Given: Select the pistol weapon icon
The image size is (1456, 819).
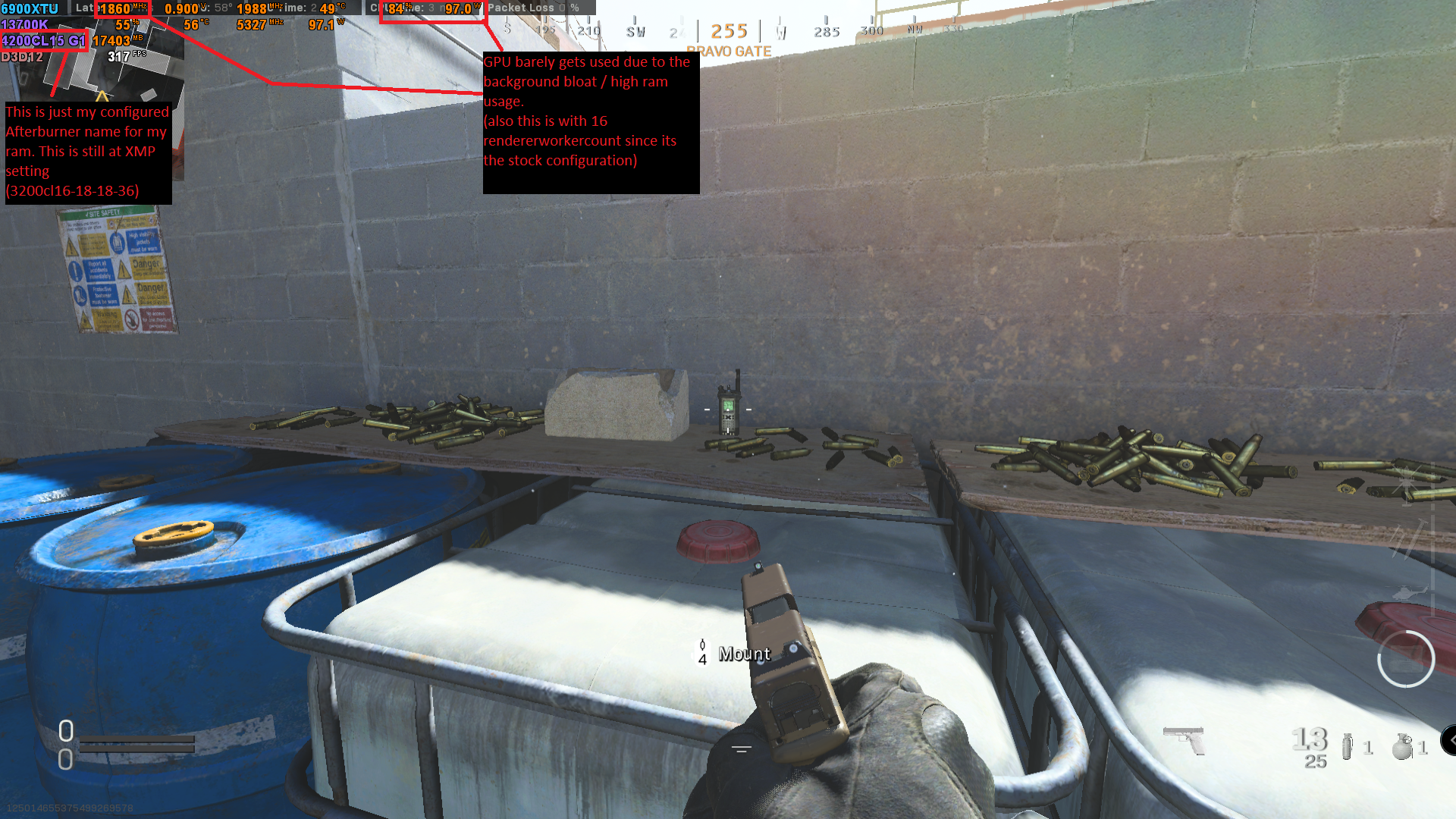Looking at the screenshot, I should coord(1184,739).
